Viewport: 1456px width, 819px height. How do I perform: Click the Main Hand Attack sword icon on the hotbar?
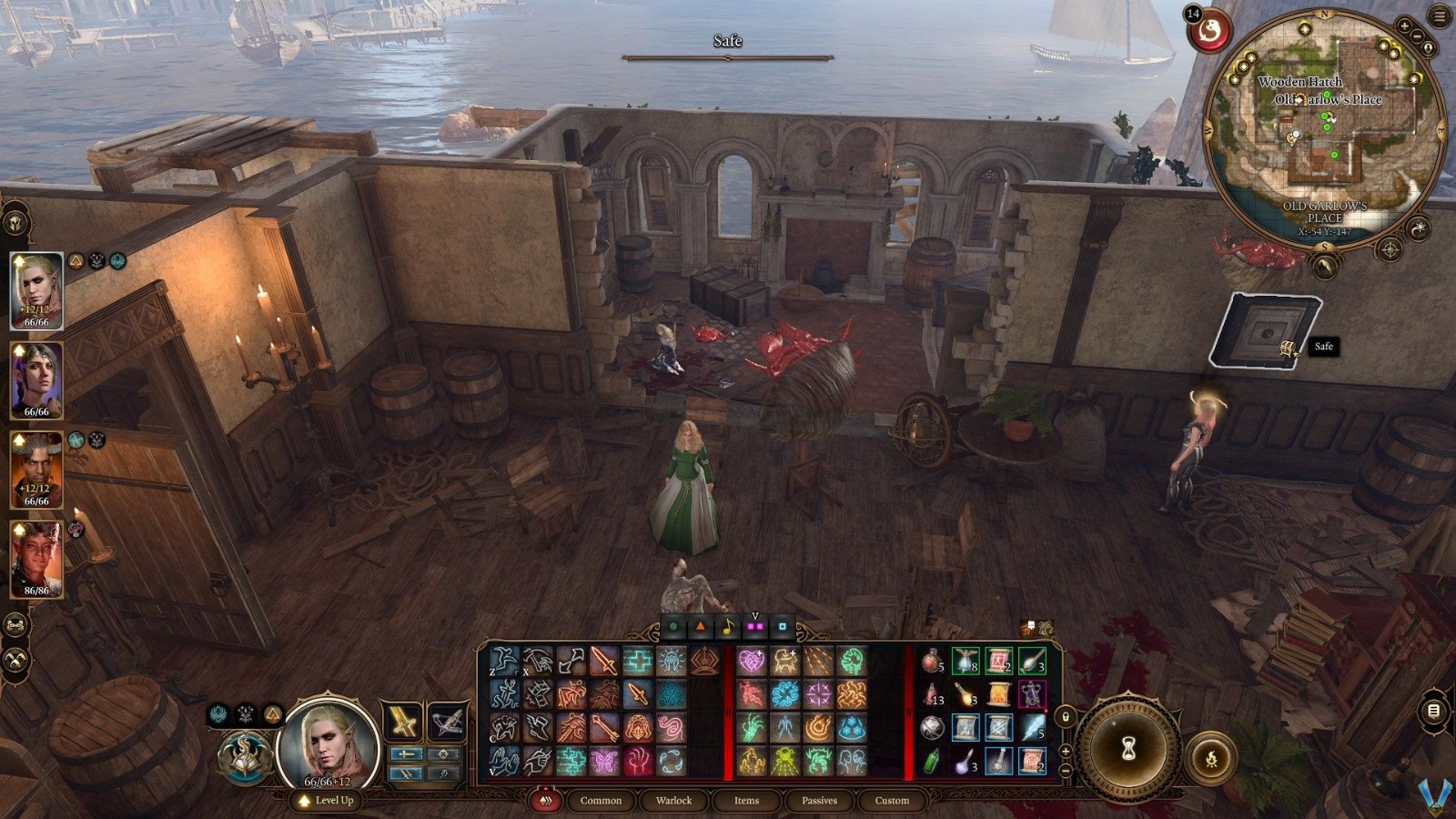click(602, 662)
